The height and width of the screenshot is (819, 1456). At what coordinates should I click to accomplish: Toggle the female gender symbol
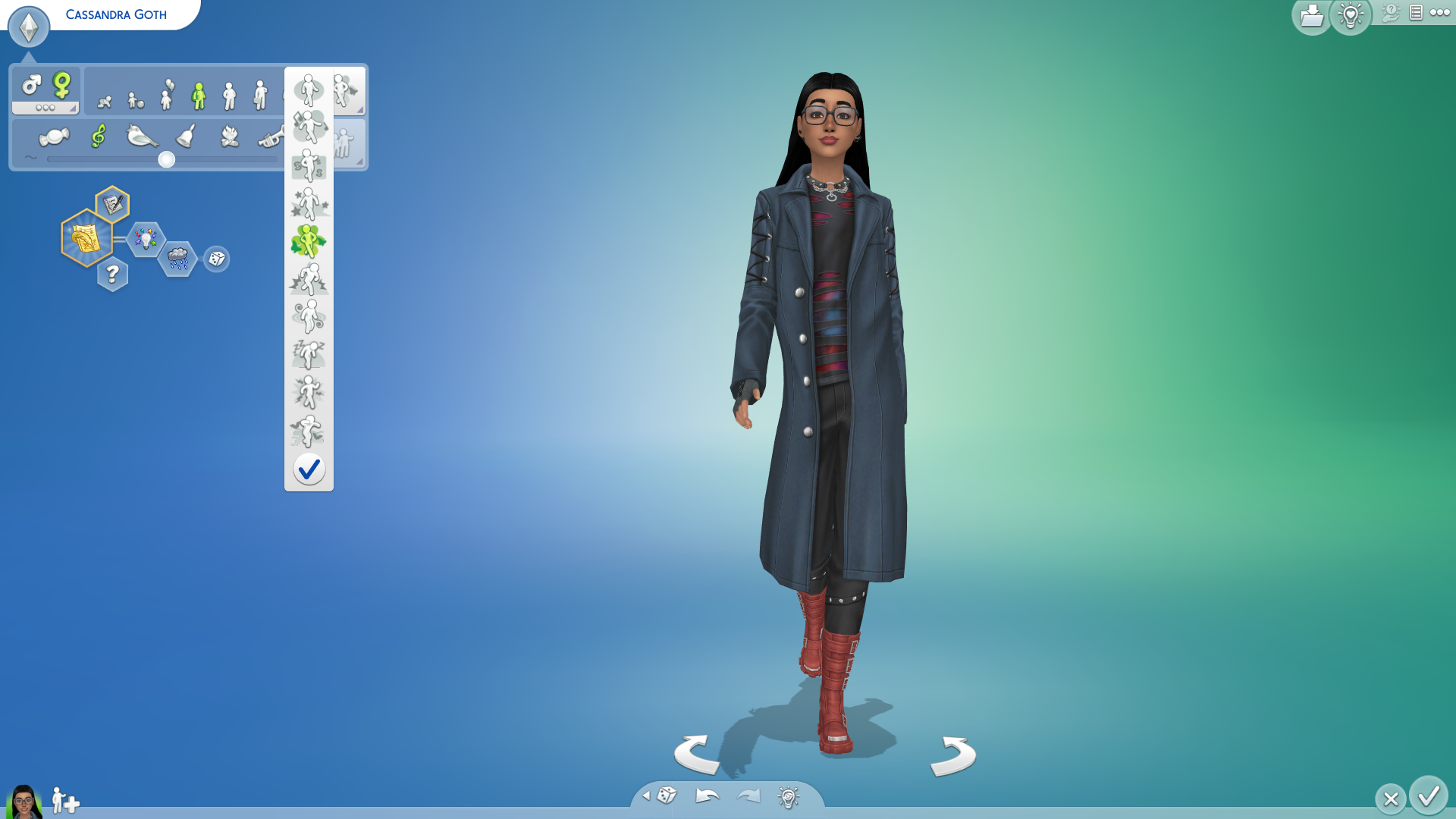click(x=62, y=83)
